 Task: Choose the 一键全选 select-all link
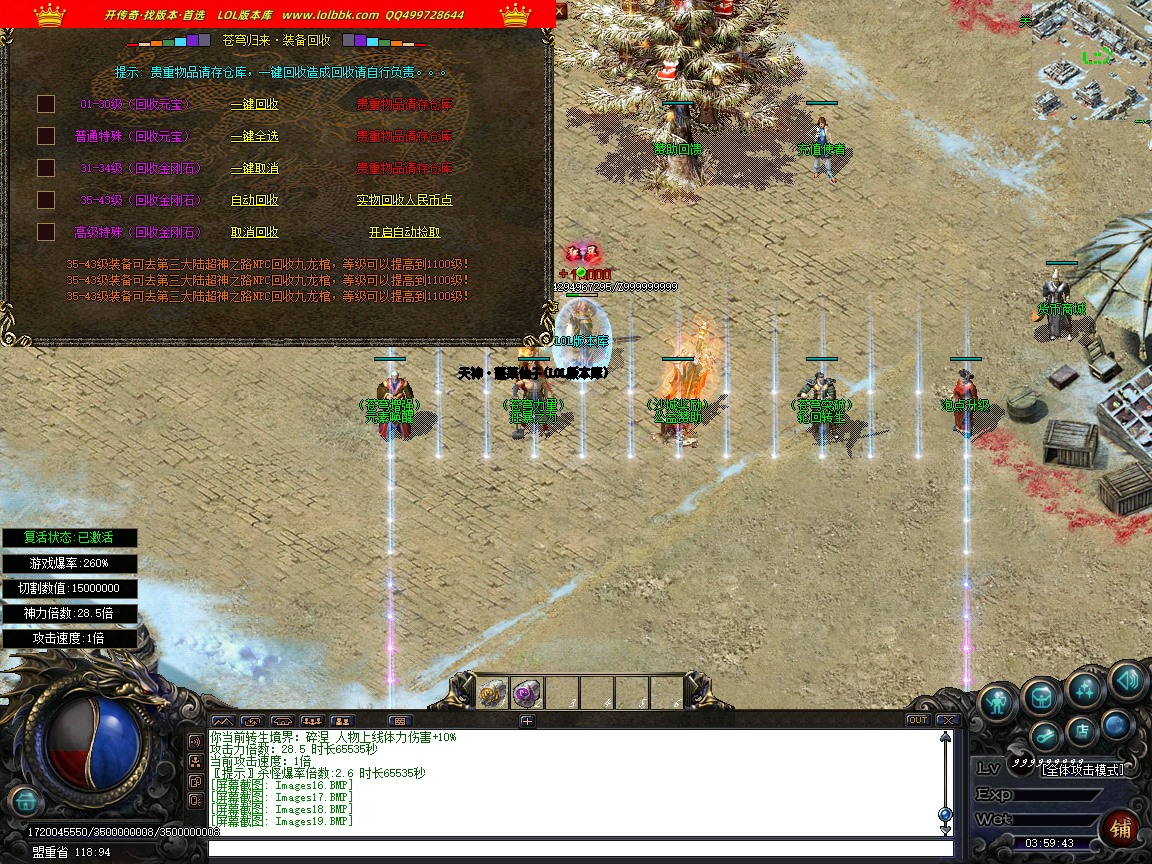(254, 136)
